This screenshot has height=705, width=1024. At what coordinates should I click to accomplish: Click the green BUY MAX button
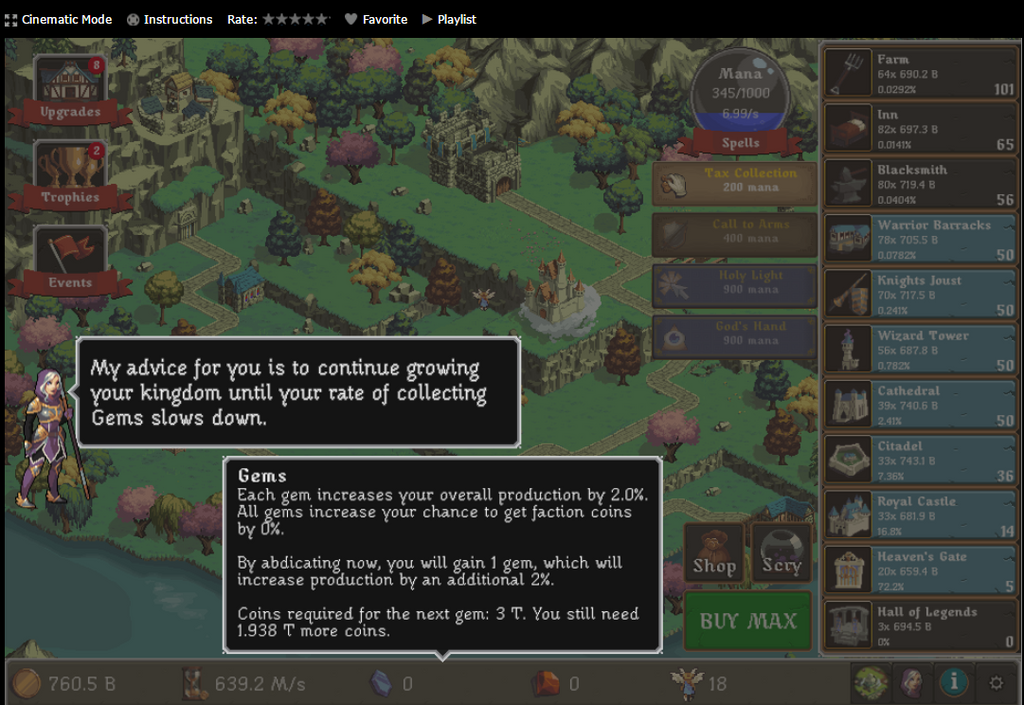[x=748, y=621]
